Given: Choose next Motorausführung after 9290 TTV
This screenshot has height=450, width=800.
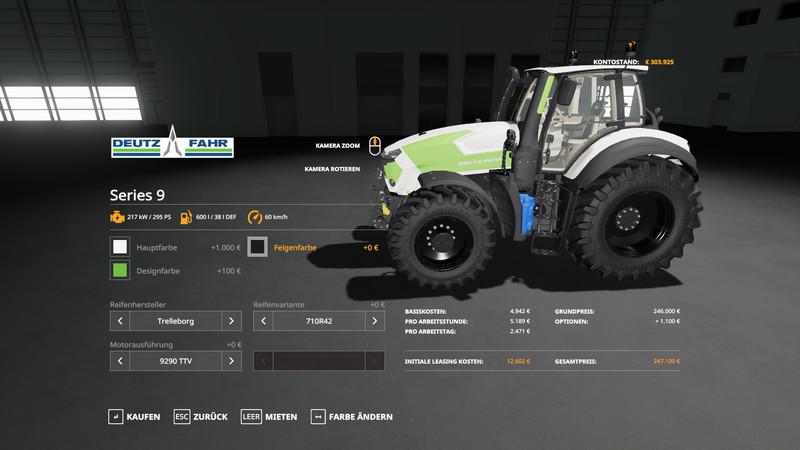Looking at the screenshot, I should [x=231, y=361].
